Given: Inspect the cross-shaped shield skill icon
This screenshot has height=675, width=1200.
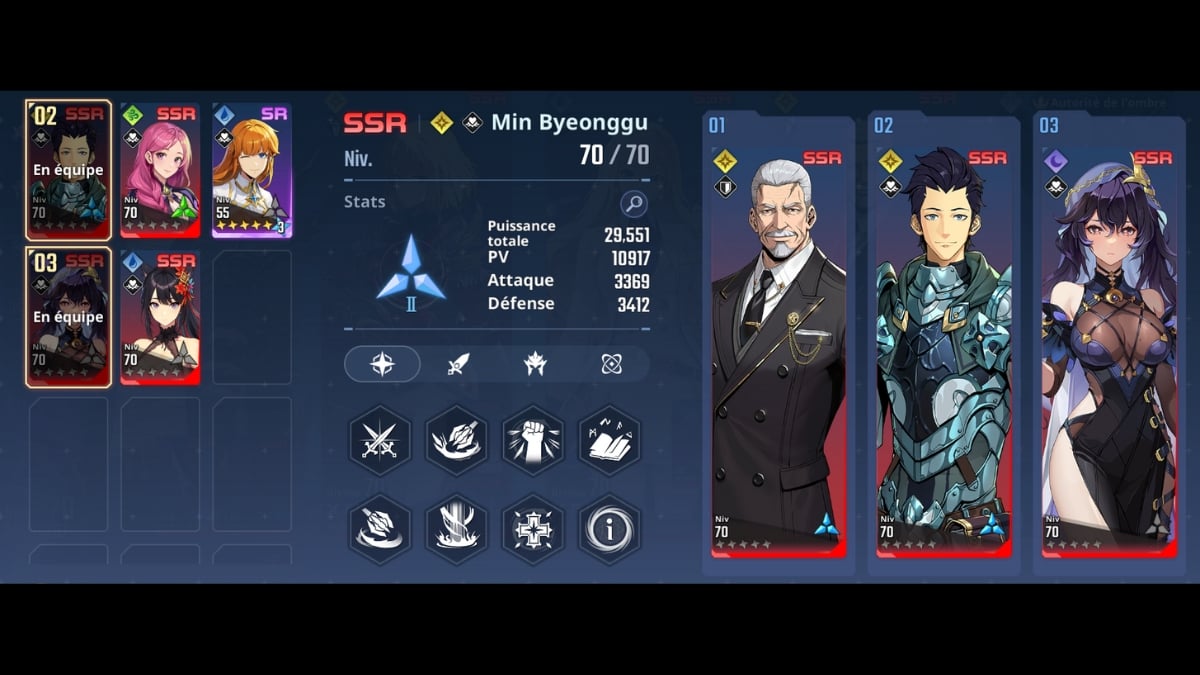Looking at the screenshot, I should 533,528.
